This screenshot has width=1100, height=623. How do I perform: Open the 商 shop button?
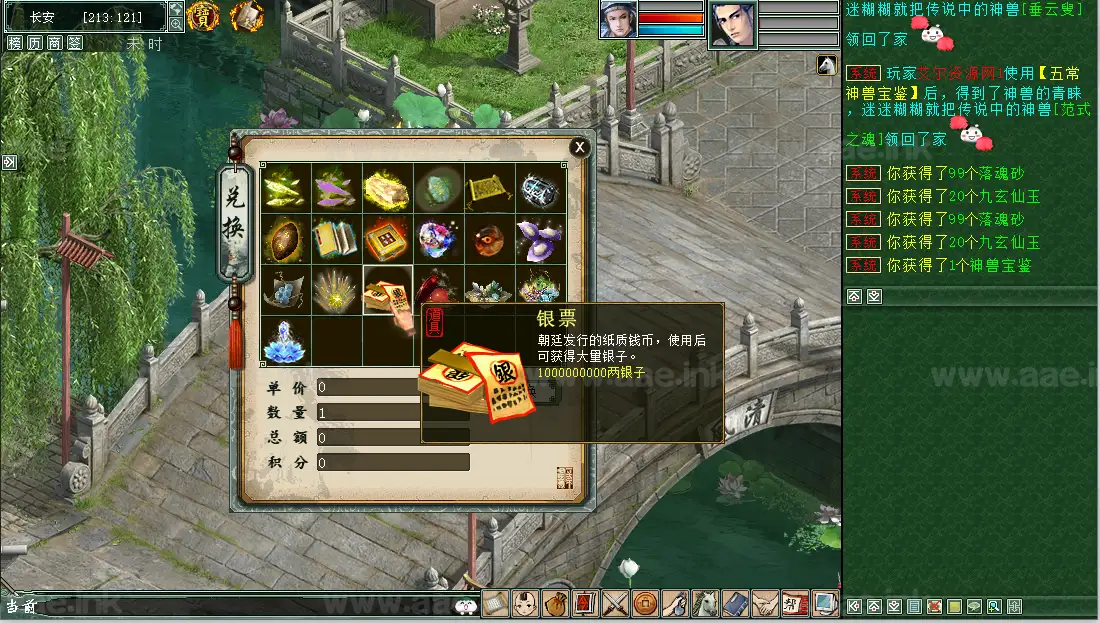coord(55,43)
